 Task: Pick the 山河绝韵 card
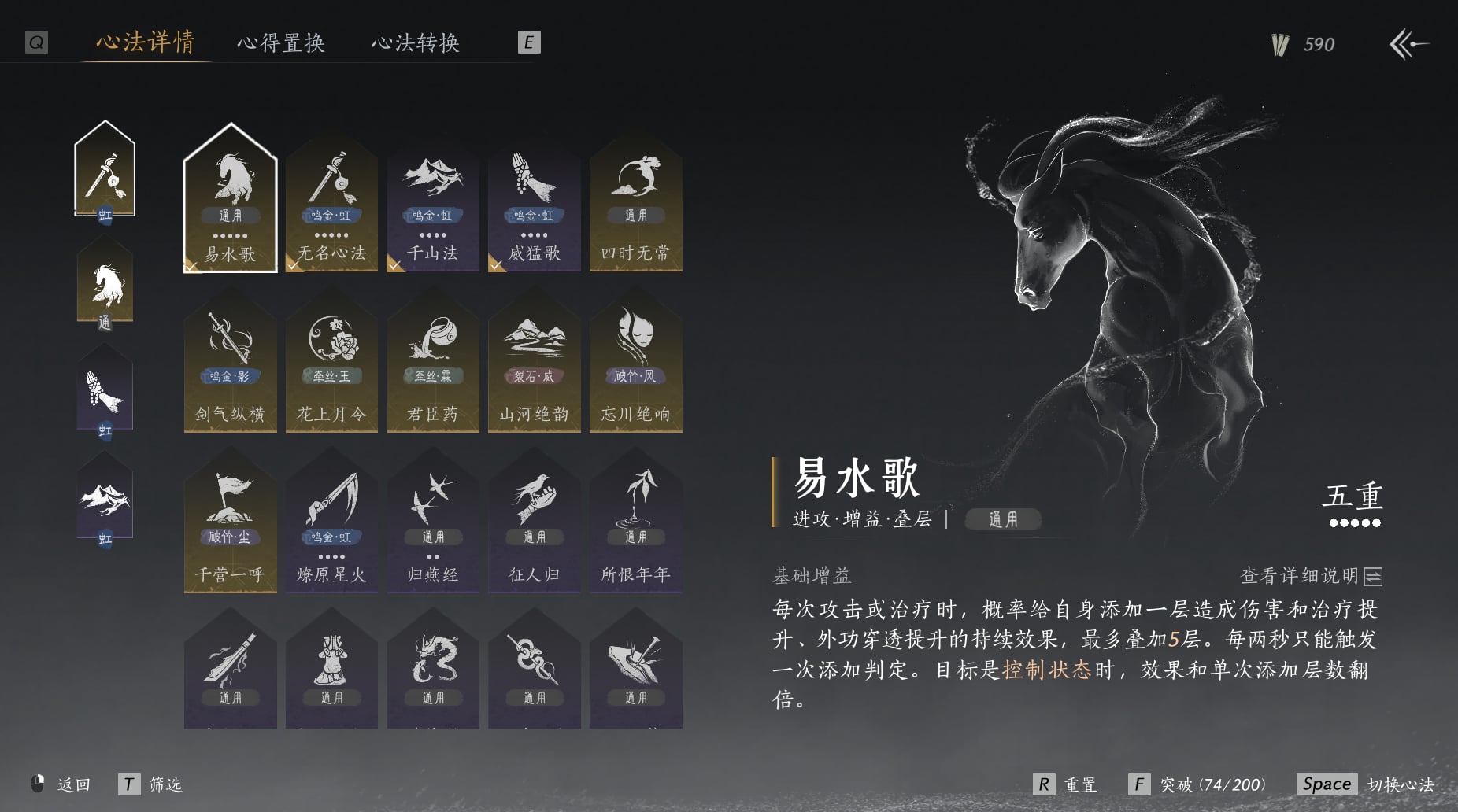[x=535, y=366]
